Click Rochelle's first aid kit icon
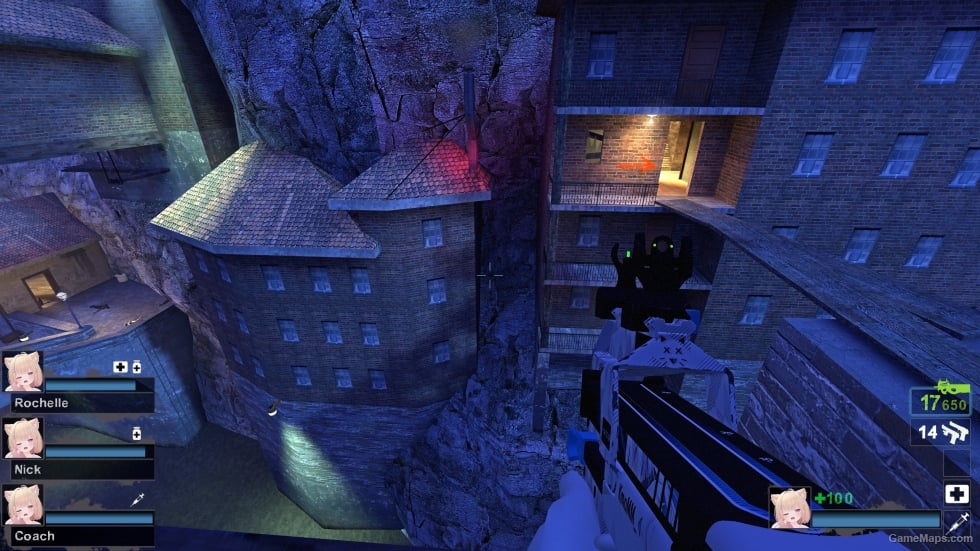 pos(120,367)
